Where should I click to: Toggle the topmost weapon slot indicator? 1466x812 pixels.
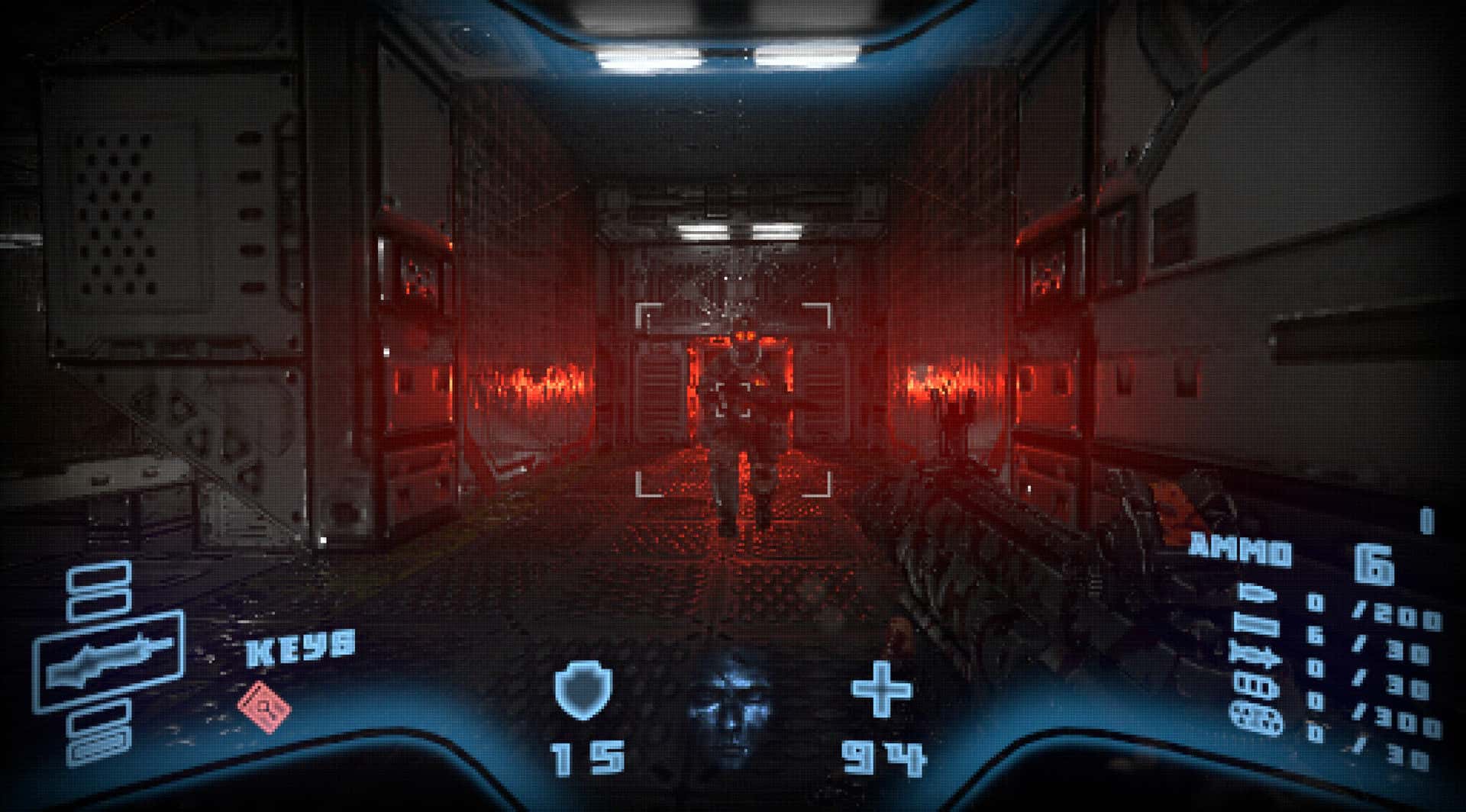(x=98, y=576)
